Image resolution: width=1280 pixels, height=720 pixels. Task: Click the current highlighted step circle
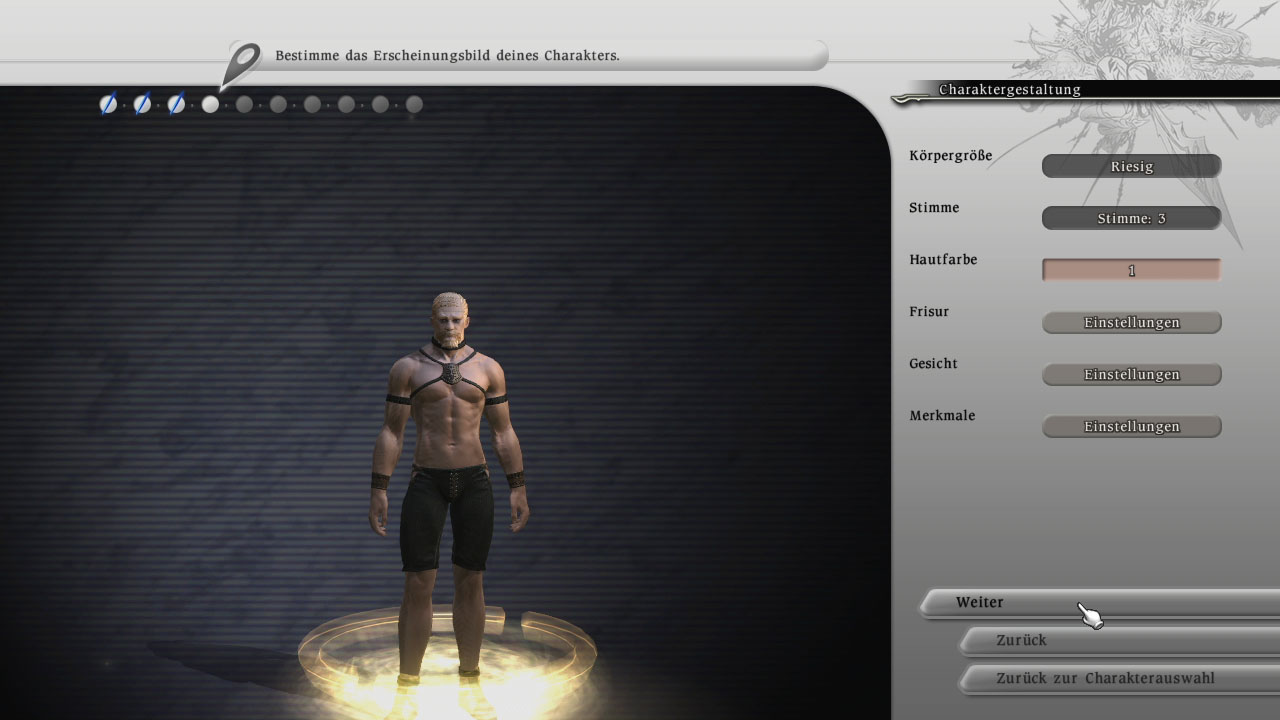(x=211, y=104)
